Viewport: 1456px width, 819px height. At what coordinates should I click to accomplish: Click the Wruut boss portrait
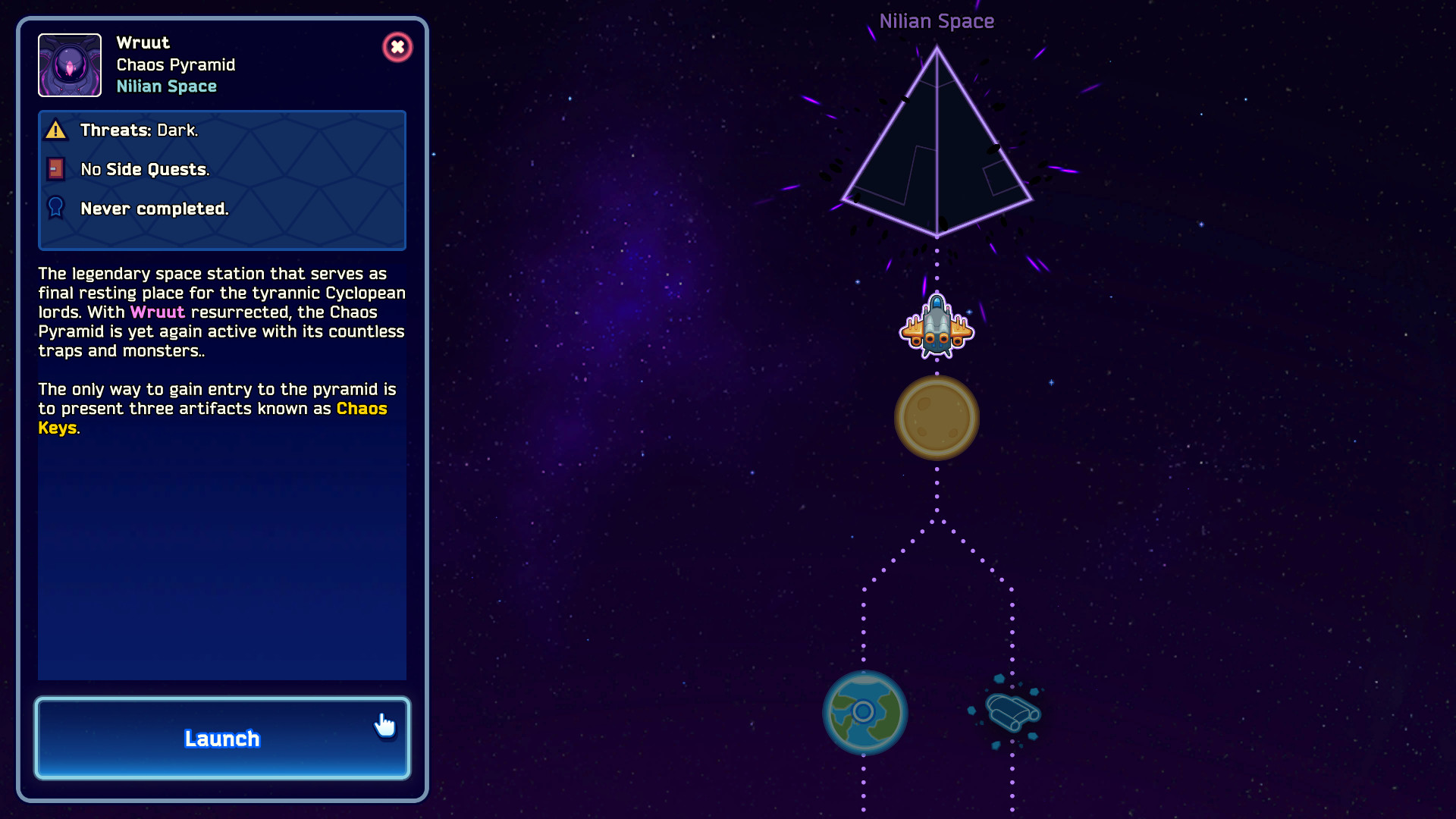[70, 65]
